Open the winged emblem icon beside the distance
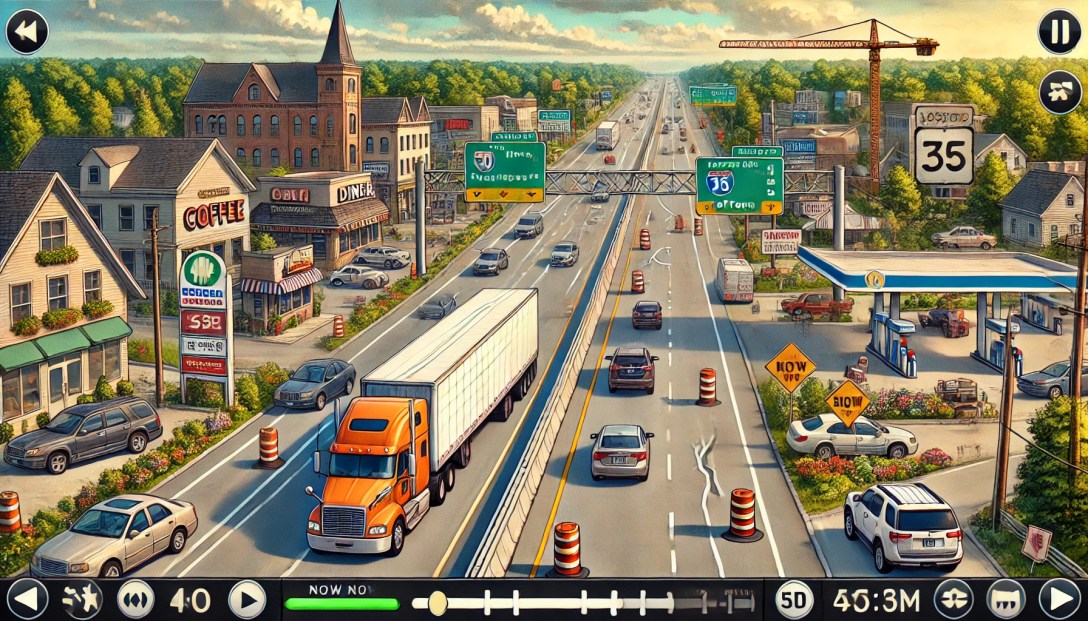Image resolution: width=1088 pixels, height=621 pixels. (x=953, y=599)
